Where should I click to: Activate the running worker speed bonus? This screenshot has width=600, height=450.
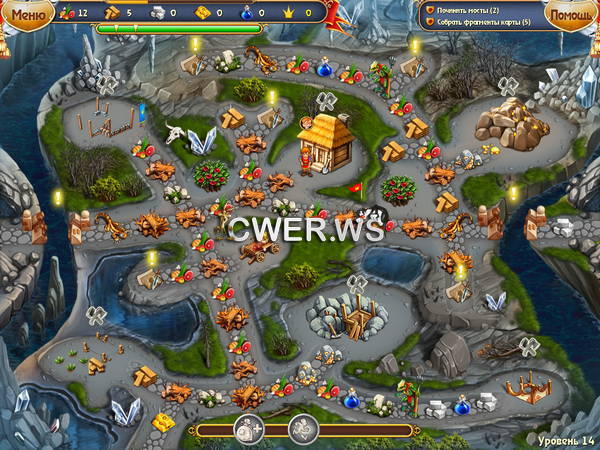click(x=303, y=428)
